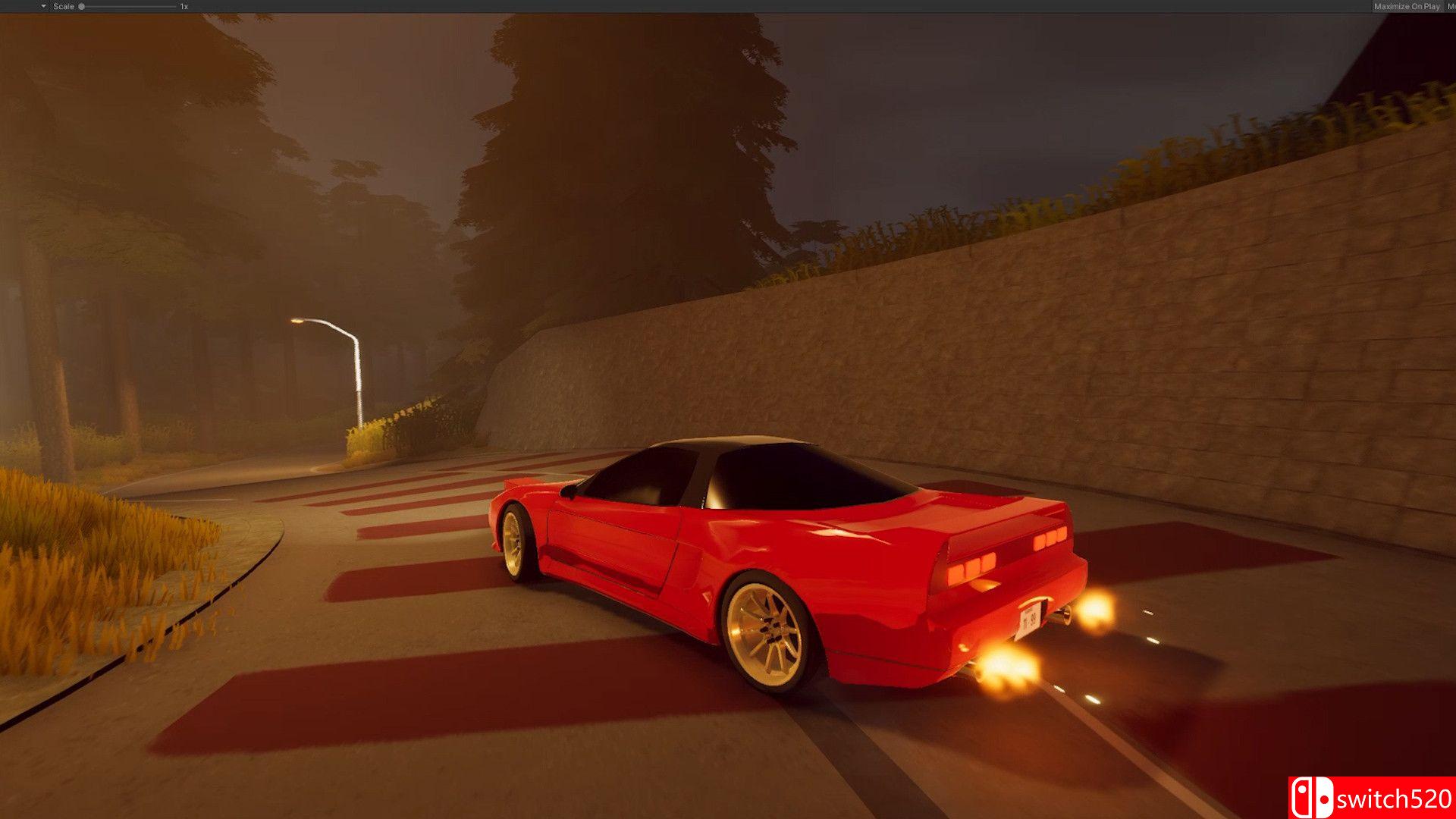Open the Game view display dropdown arrow
1456x819 pixels.
click(42, 5)
